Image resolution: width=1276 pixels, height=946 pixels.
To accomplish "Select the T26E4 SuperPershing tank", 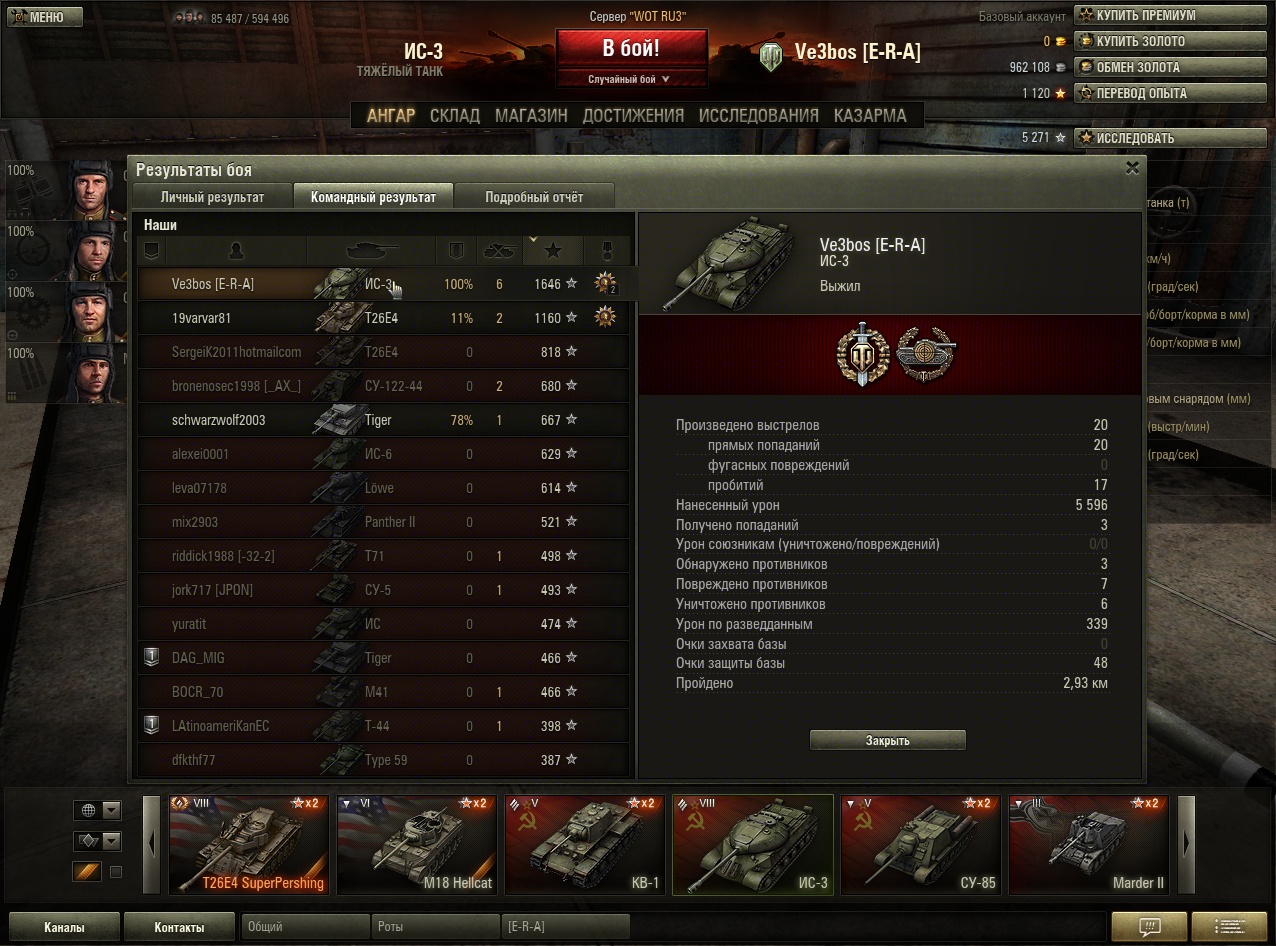I will [249, 845].
